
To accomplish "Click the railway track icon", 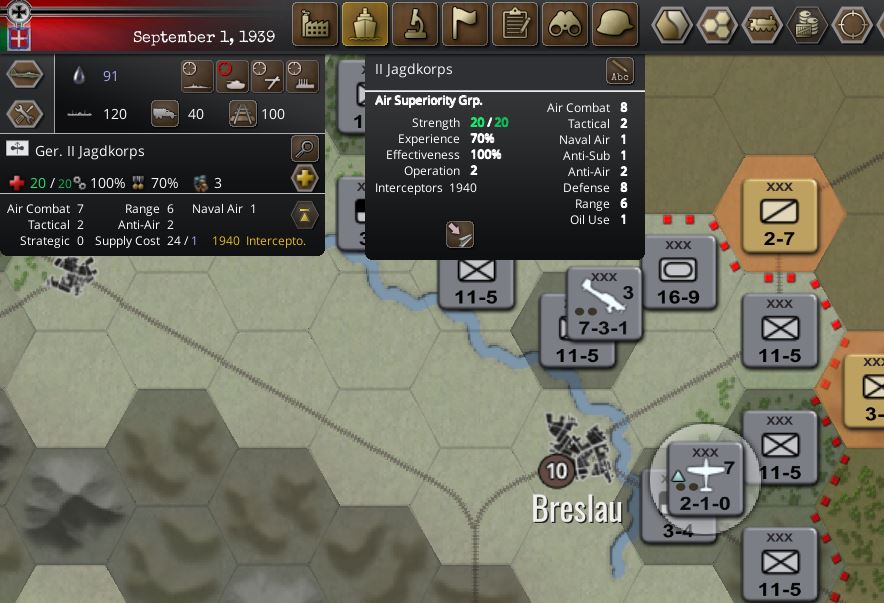I will point(243,114).
